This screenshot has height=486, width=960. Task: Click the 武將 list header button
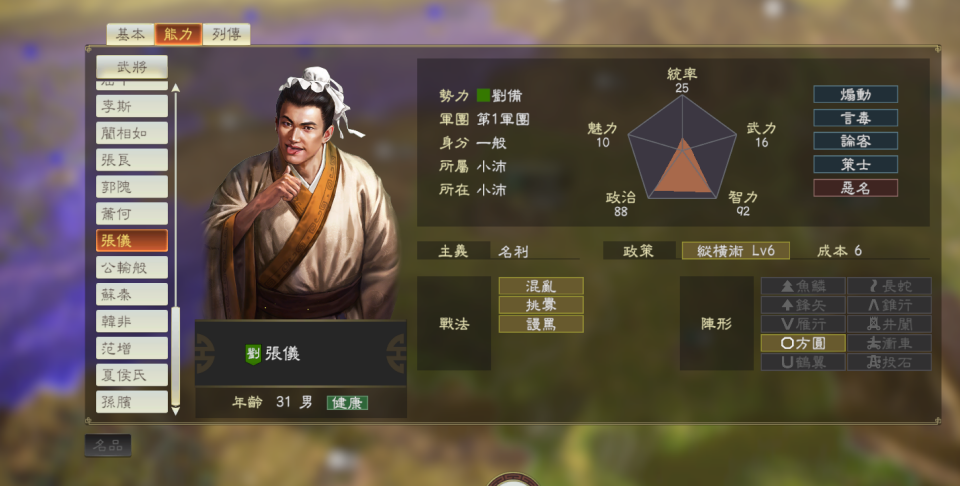point(132,67)
